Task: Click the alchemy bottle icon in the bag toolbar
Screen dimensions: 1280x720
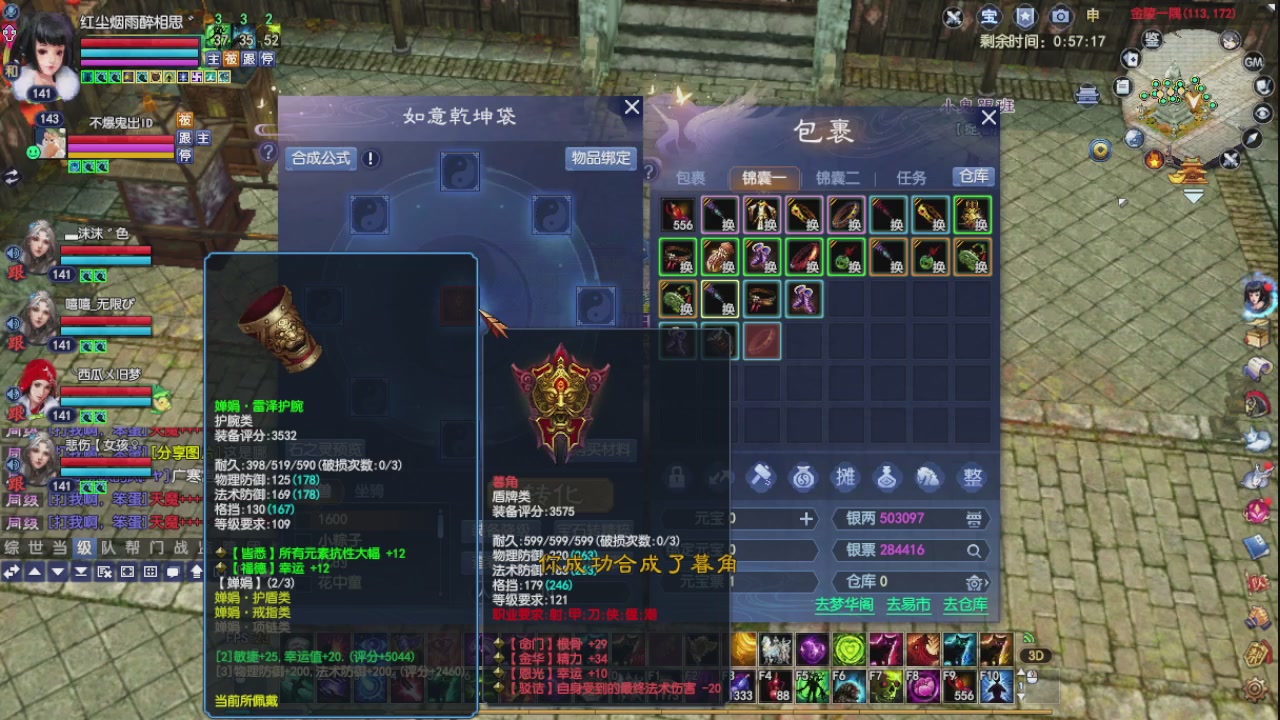Action: [886, 478]
